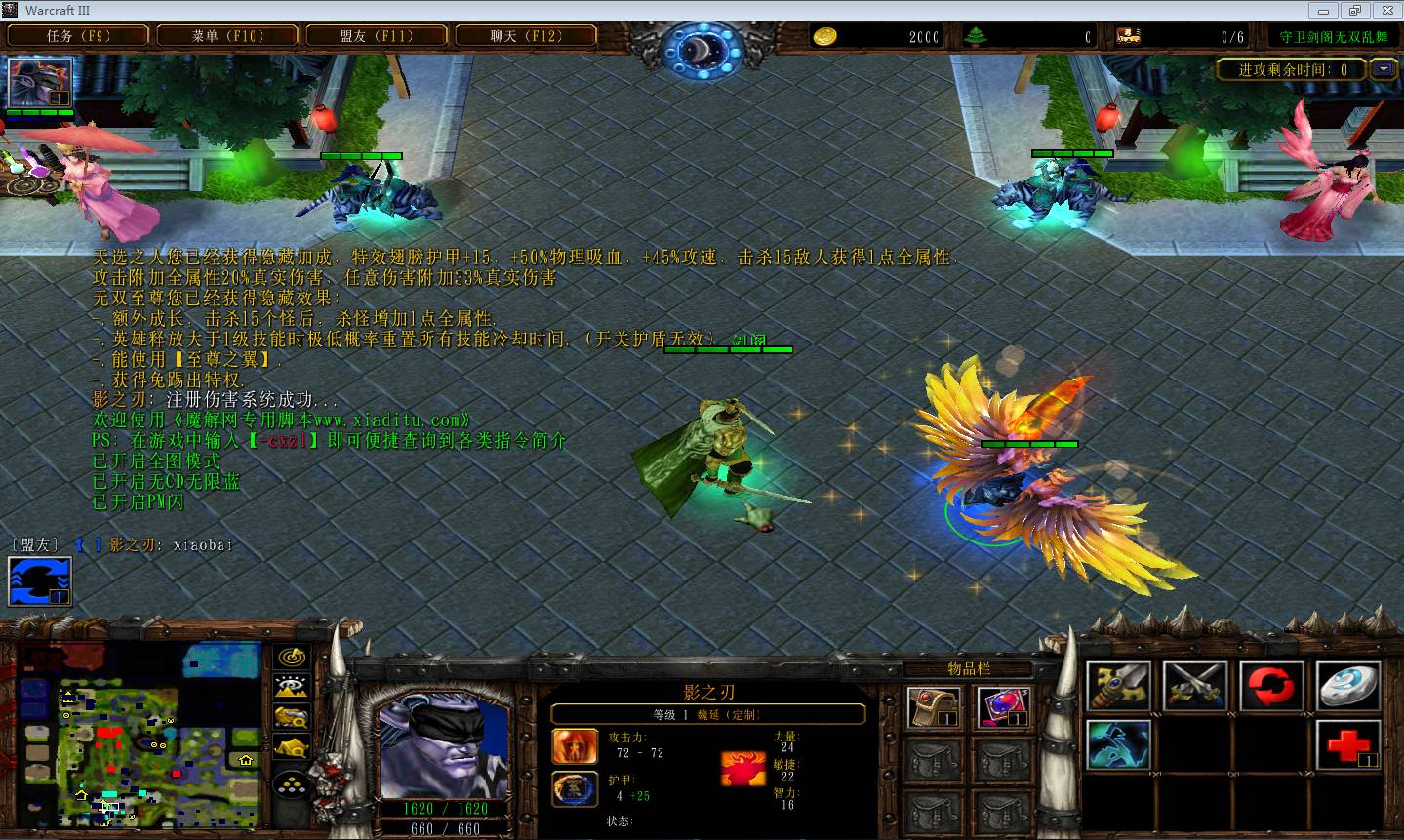Open the 盟友 (F11) allies menu

377,36
